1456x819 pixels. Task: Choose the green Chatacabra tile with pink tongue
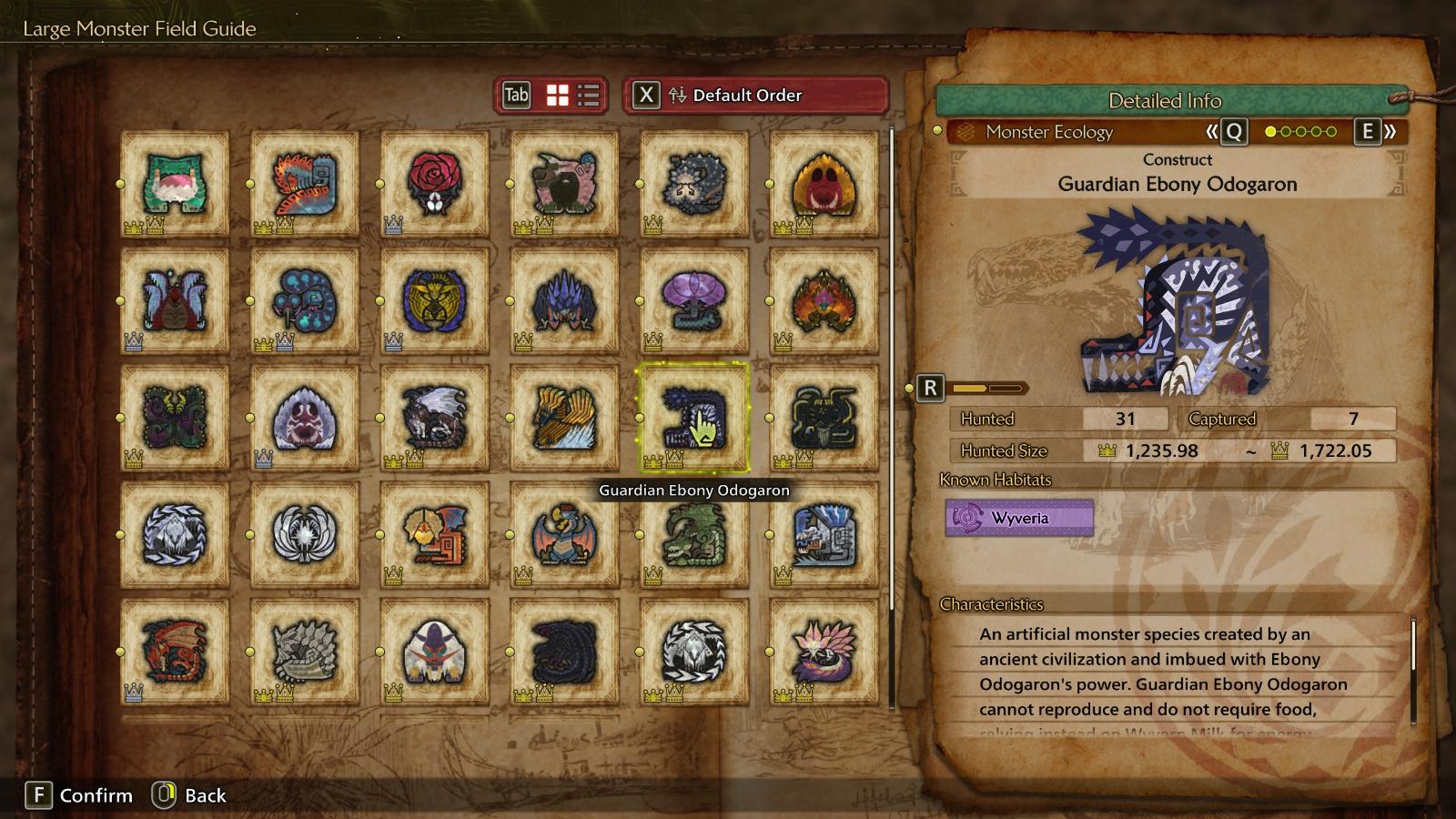coord(175,183)
